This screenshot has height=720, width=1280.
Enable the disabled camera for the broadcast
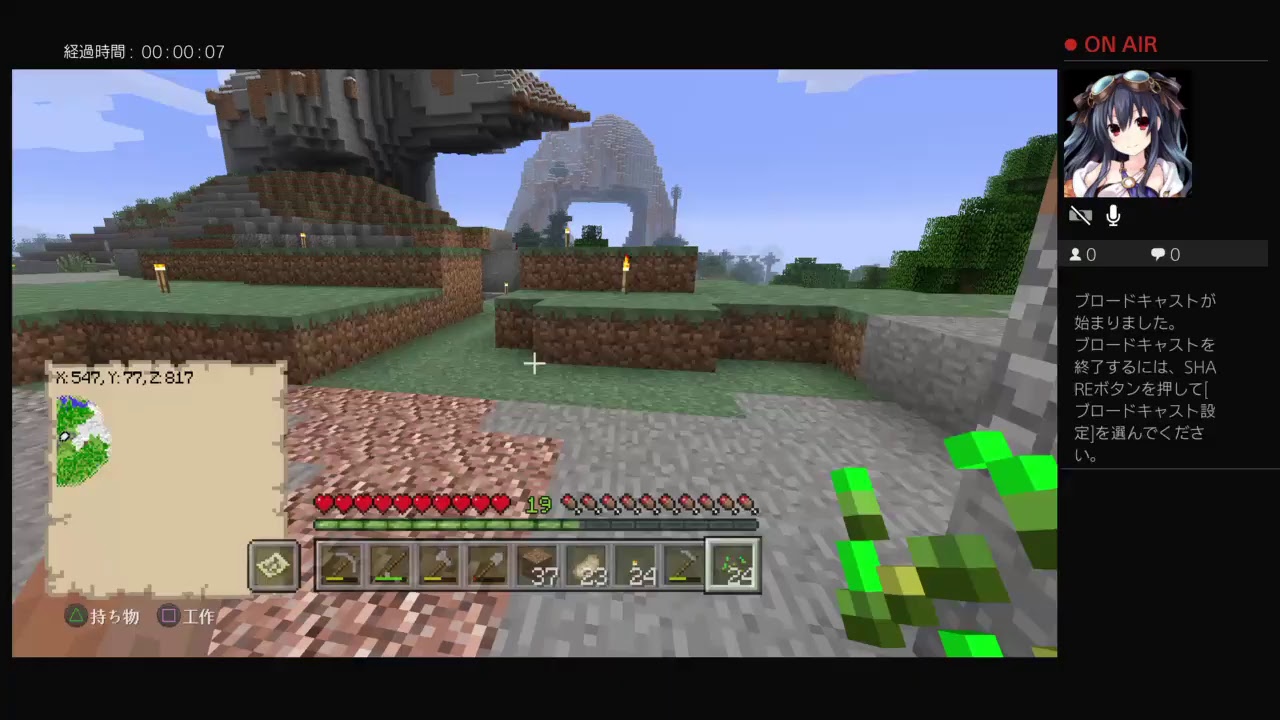[1081, 215]
